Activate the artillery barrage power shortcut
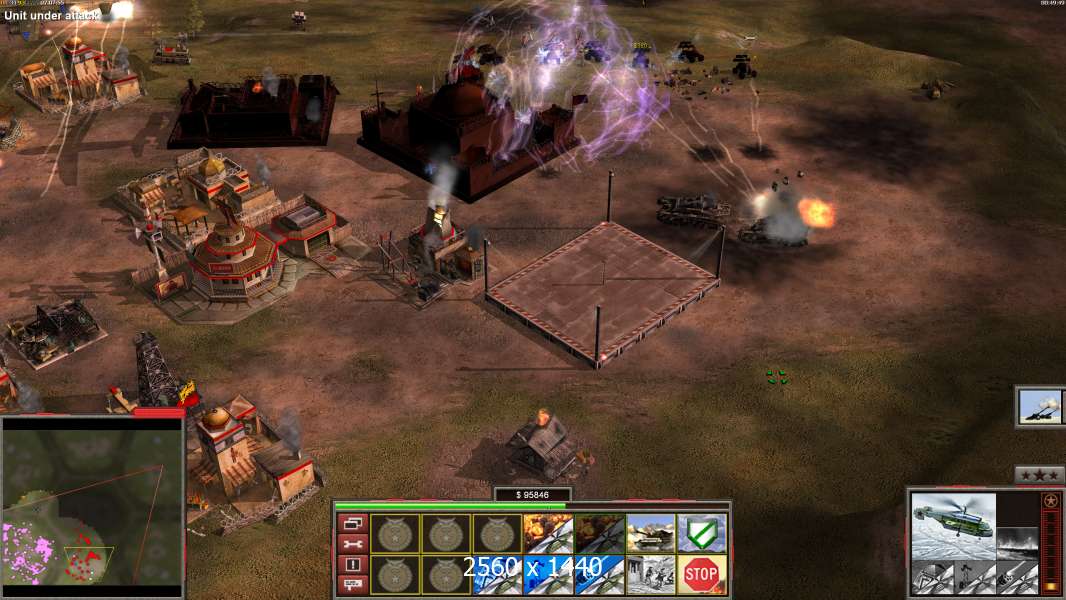 [x=1041, y=406]
